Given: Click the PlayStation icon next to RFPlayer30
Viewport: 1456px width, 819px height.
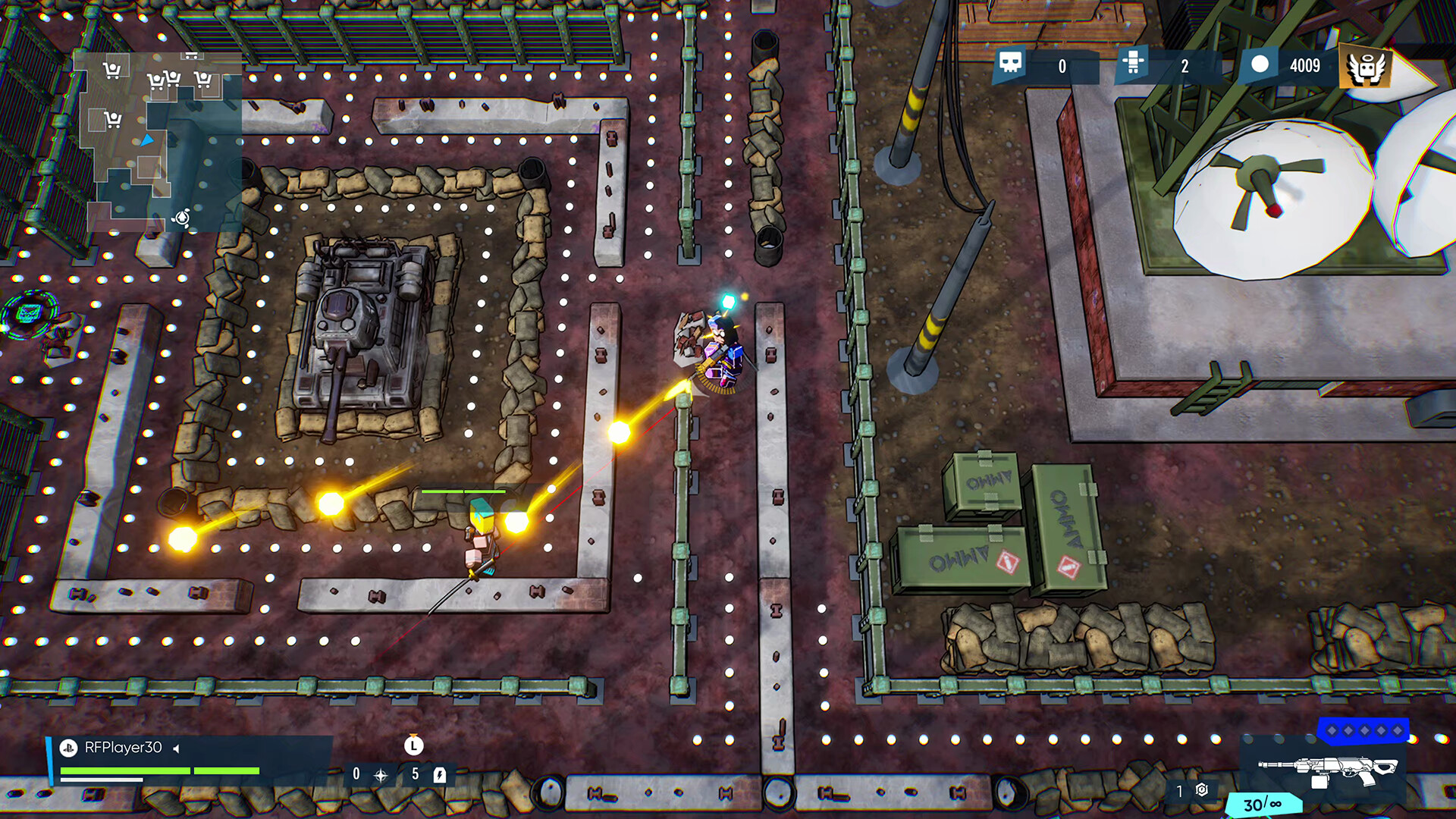Looking at the screenshot, I should point(68,747).
